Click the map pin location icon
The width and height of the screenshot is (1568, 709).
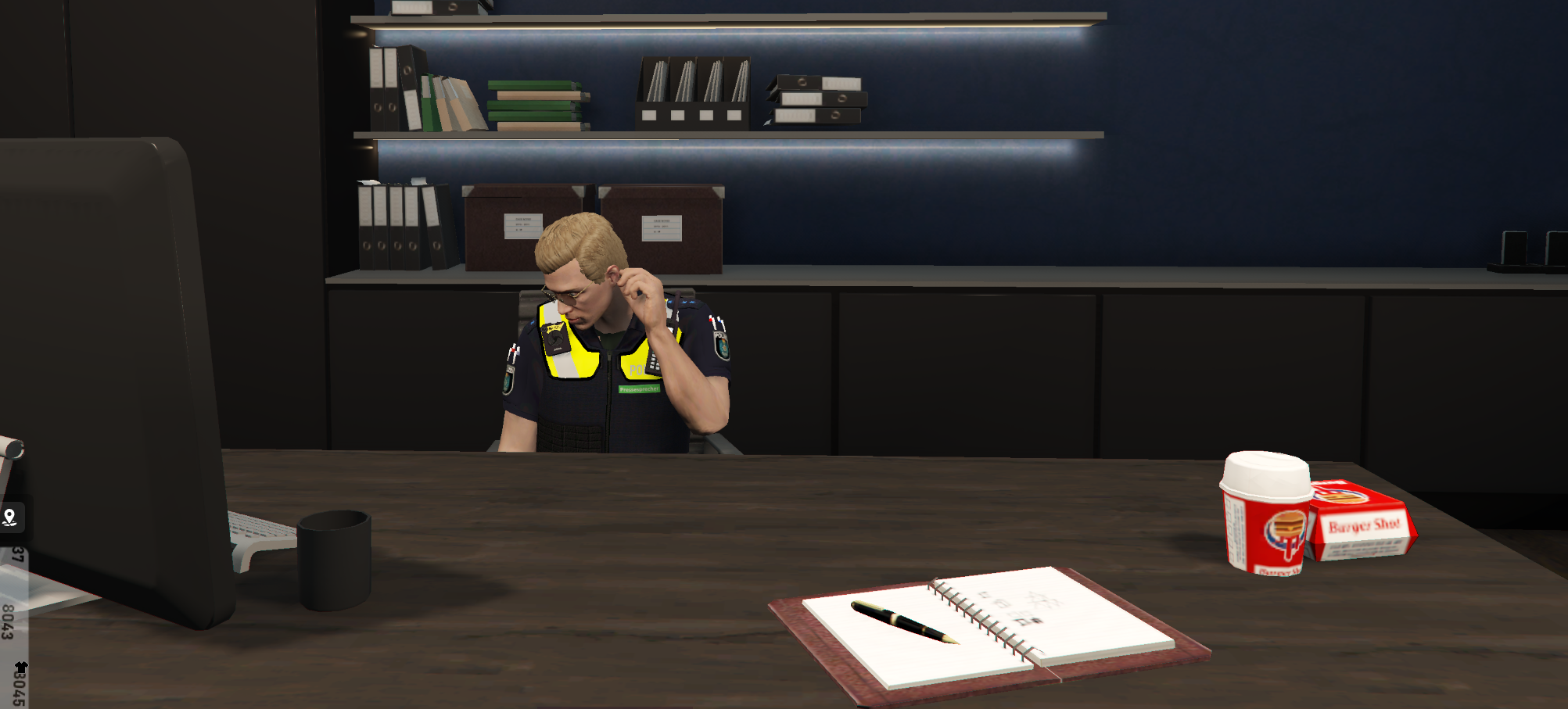click(10, 517)
